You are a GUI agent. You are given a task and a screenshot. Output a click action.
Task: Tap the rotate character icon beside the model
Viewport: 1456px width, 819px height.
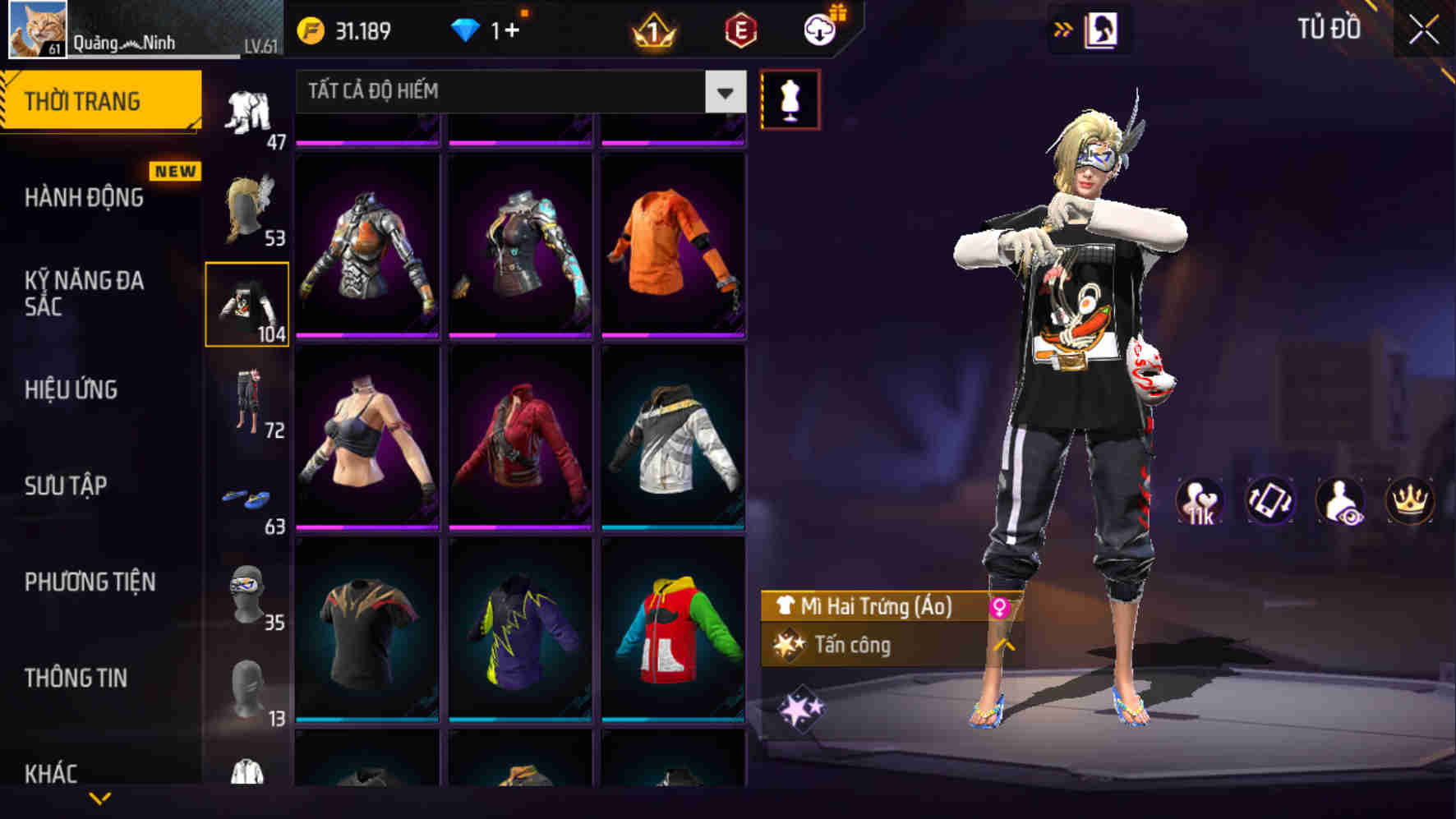coord(1269,502)
